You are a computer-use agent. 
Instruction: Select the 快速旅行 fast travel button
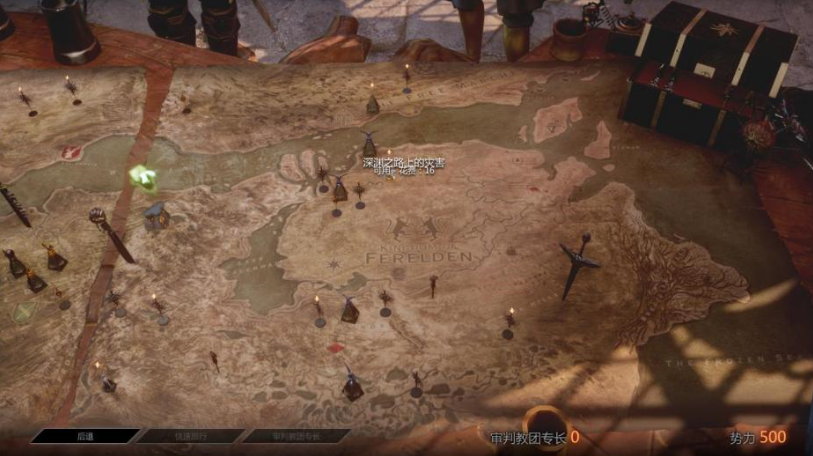tap(190, 436)
